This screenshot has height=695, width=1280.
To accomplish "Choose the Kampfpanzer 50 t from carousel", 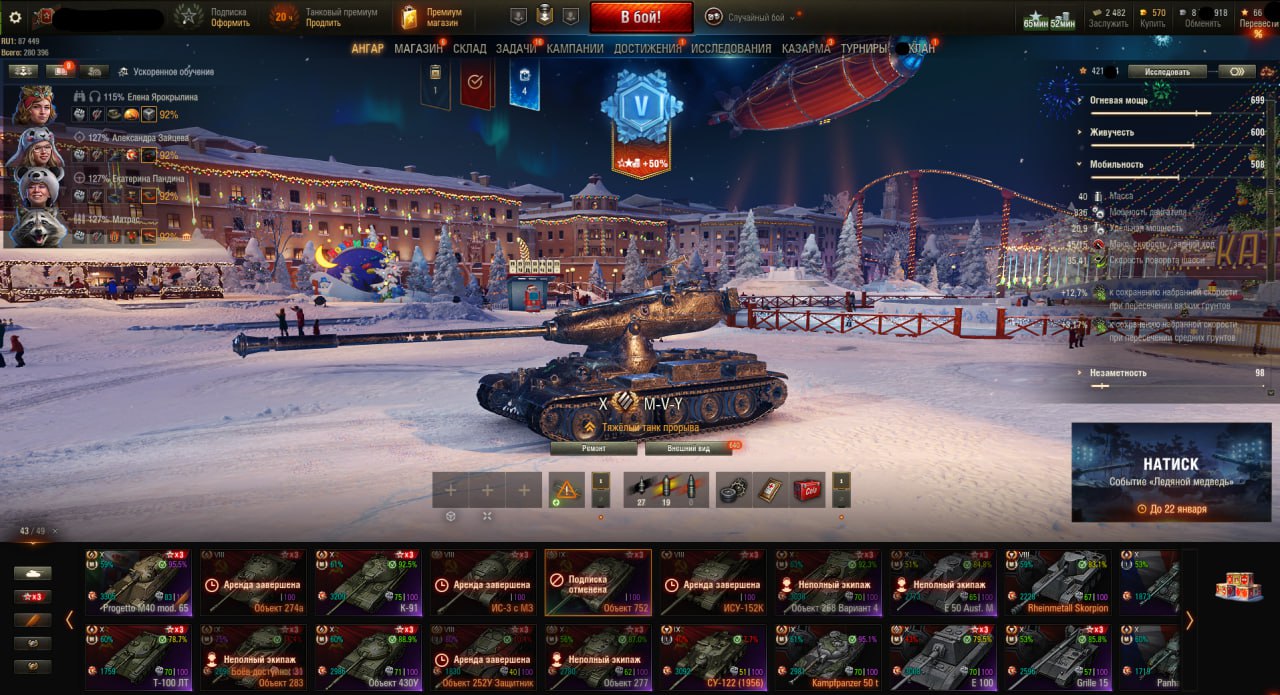I will click(x=828, y=658).
